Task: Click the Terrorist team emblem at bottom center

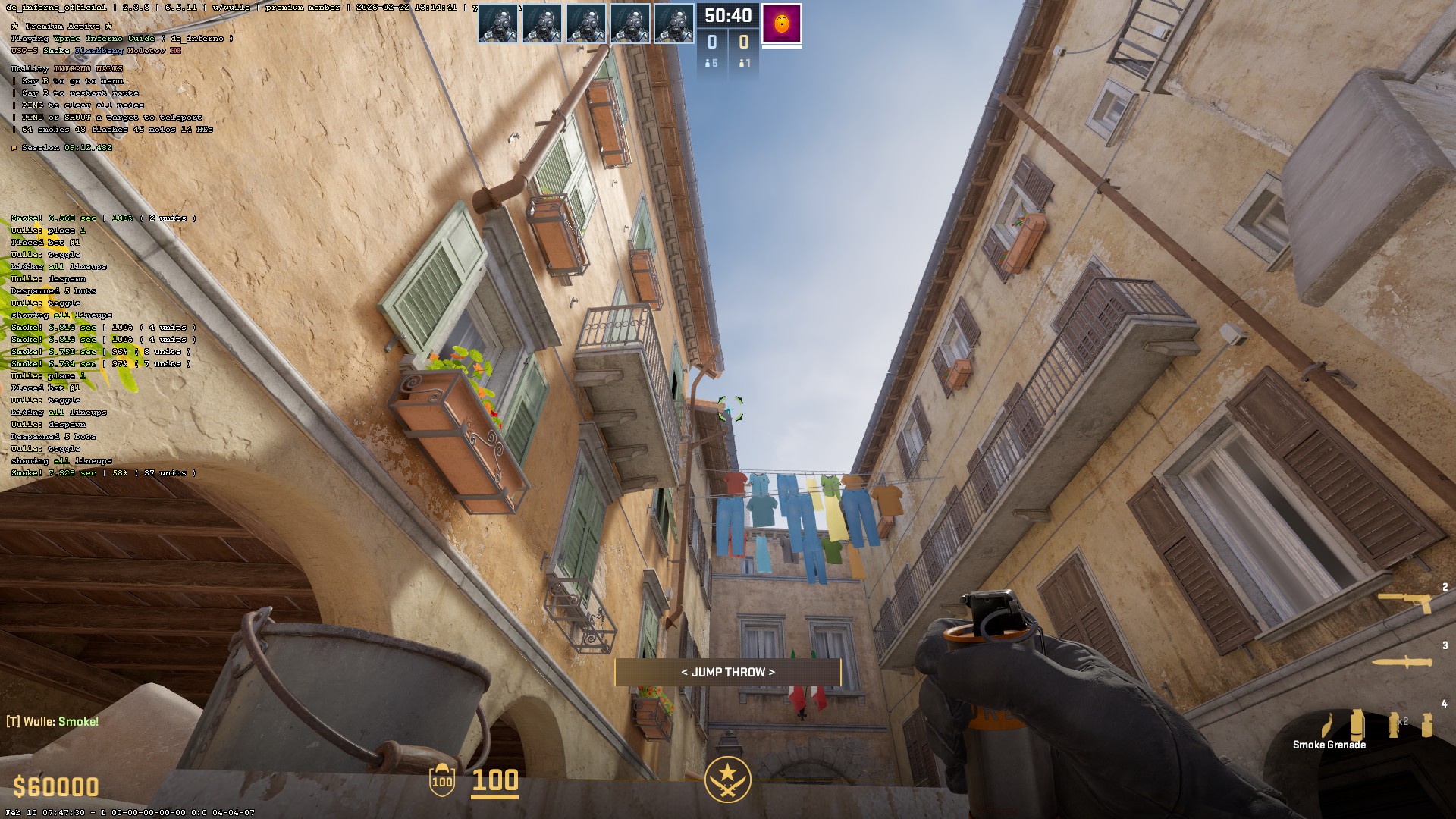Action: tap(727, 780)
